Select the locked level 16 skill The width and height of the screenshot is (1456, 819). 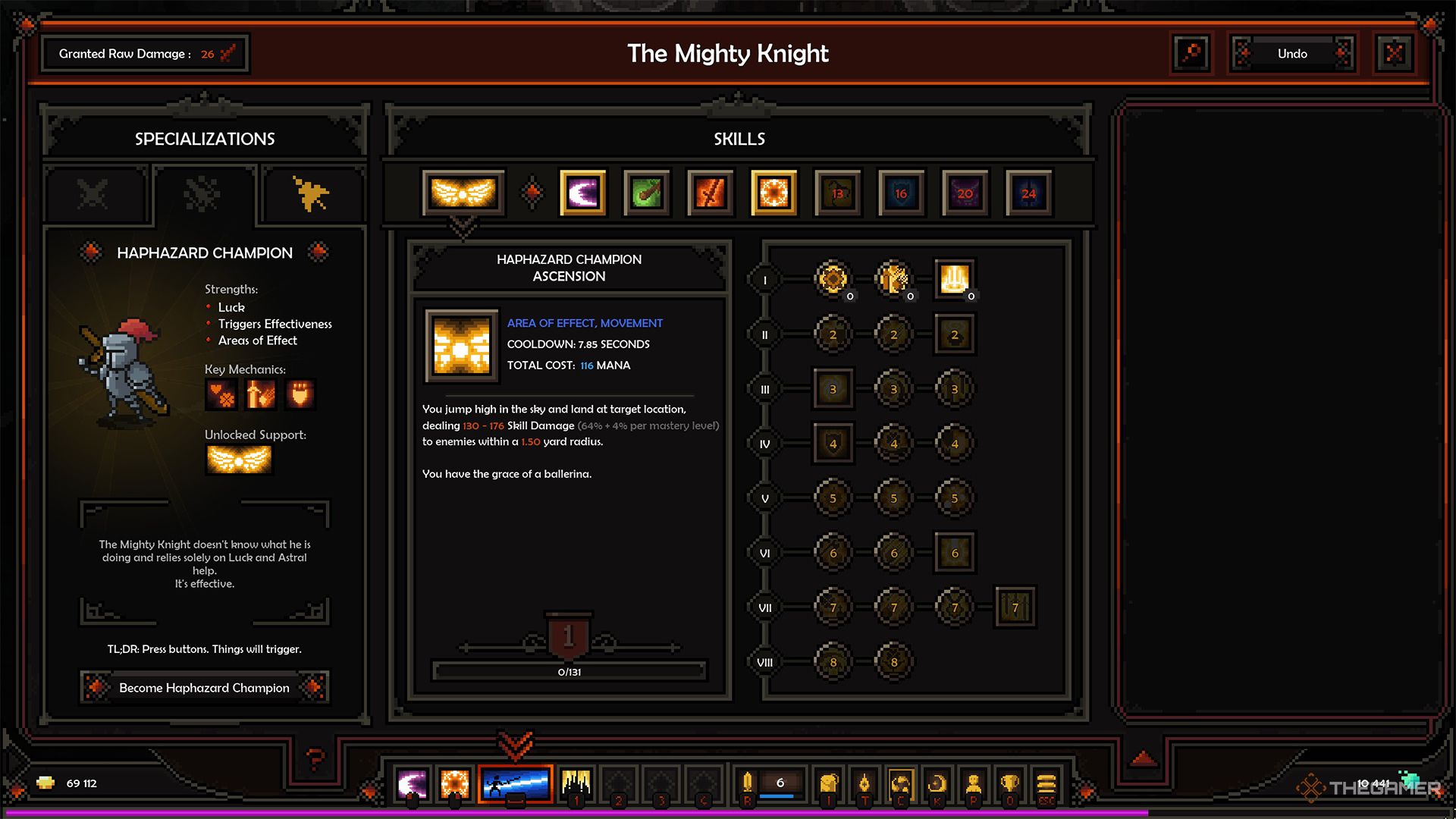[x=901, y=193]
